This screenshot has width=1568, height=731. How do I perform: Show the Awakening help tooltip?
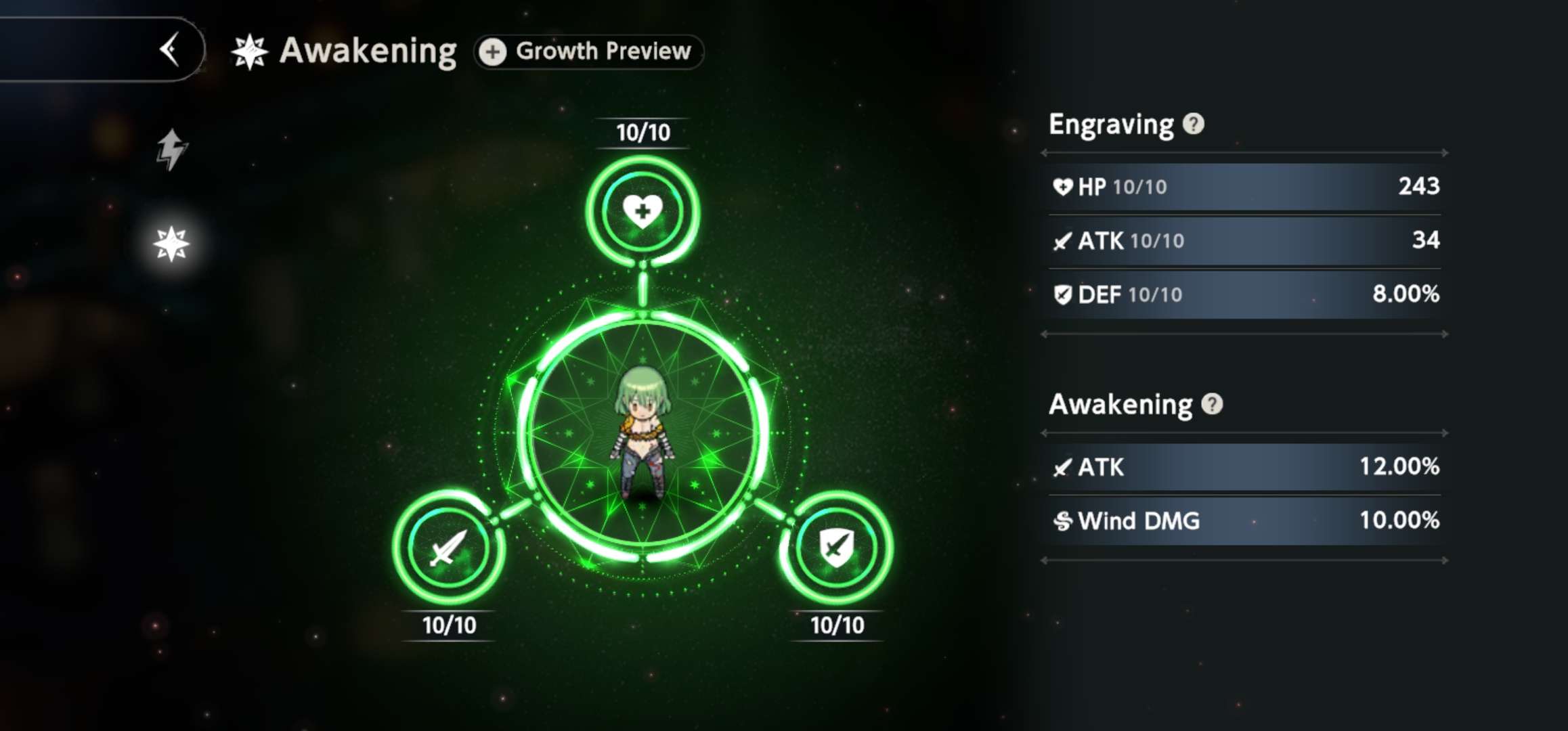[x=1212, y=404]
